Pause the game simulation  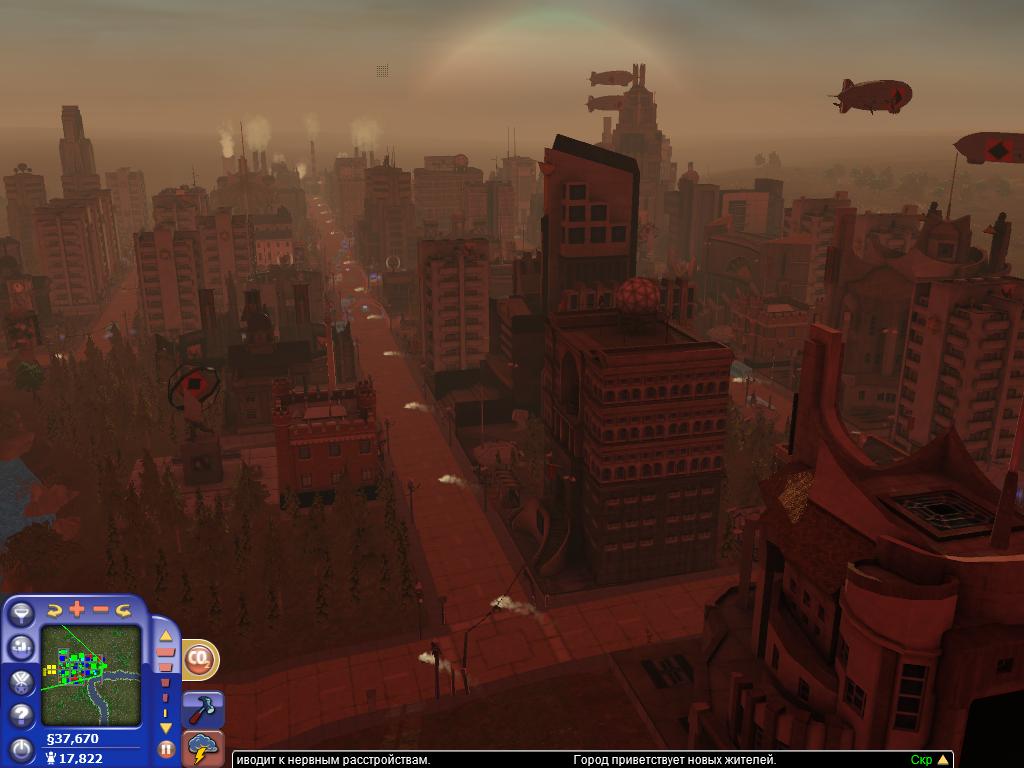click(x=166, y=748)
